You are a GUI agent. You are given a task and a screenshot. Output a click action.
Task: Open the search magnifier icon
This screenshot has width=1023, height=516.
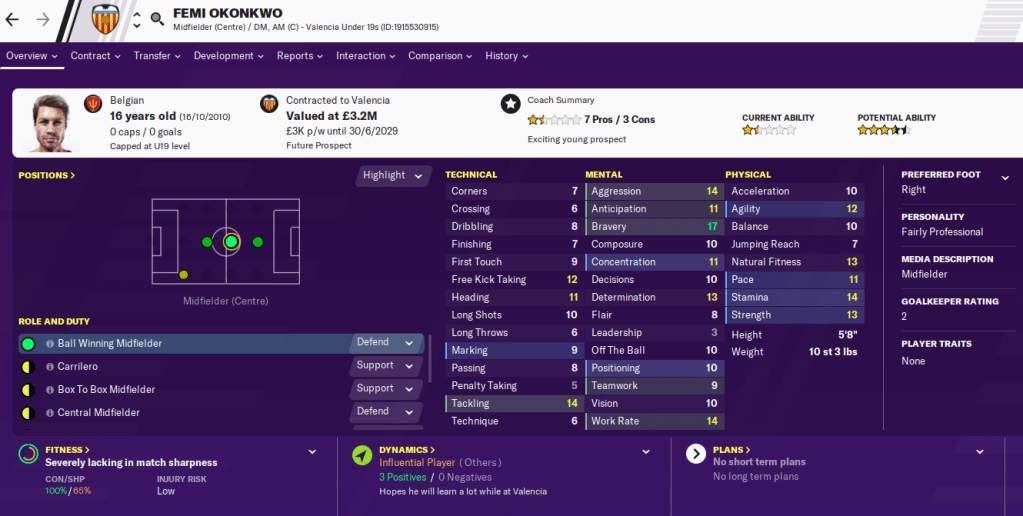pos(157,19)
